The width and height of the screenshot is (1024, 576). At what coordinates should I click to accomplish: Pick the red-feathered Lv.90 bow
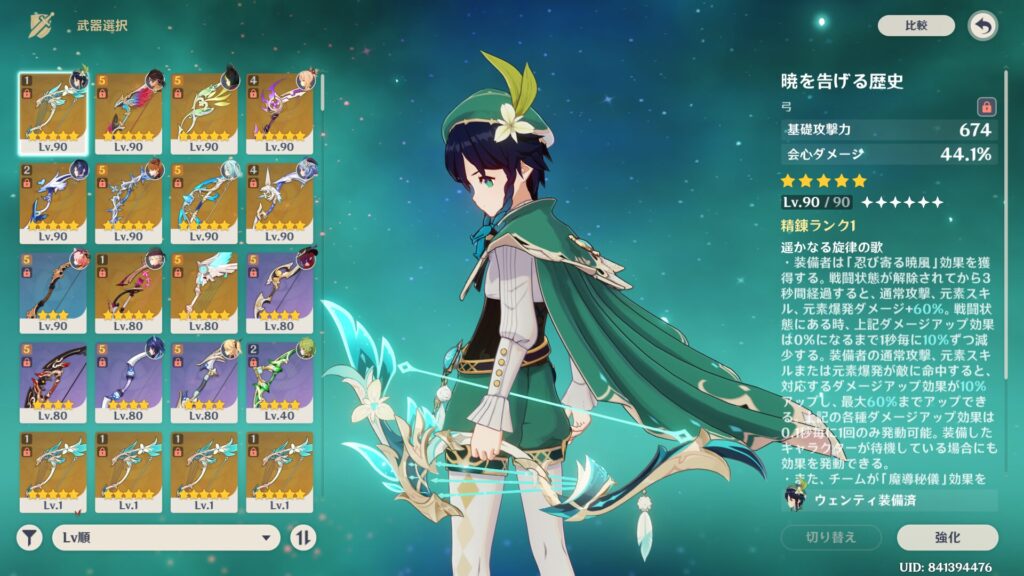pos(128,111)
